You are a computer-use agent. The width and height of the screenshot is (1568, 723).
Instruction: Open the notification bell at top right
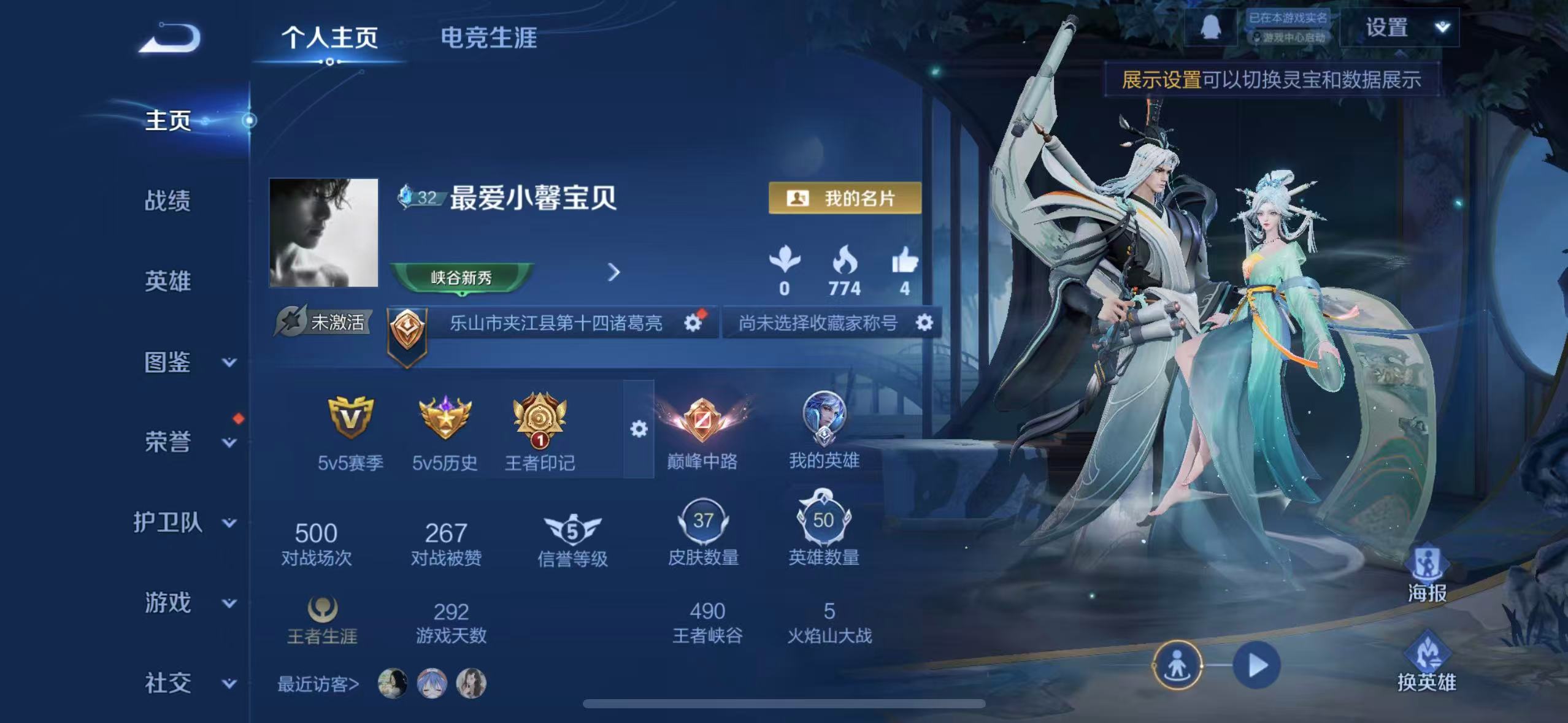pyautogui.click(x=1212, y=26)
